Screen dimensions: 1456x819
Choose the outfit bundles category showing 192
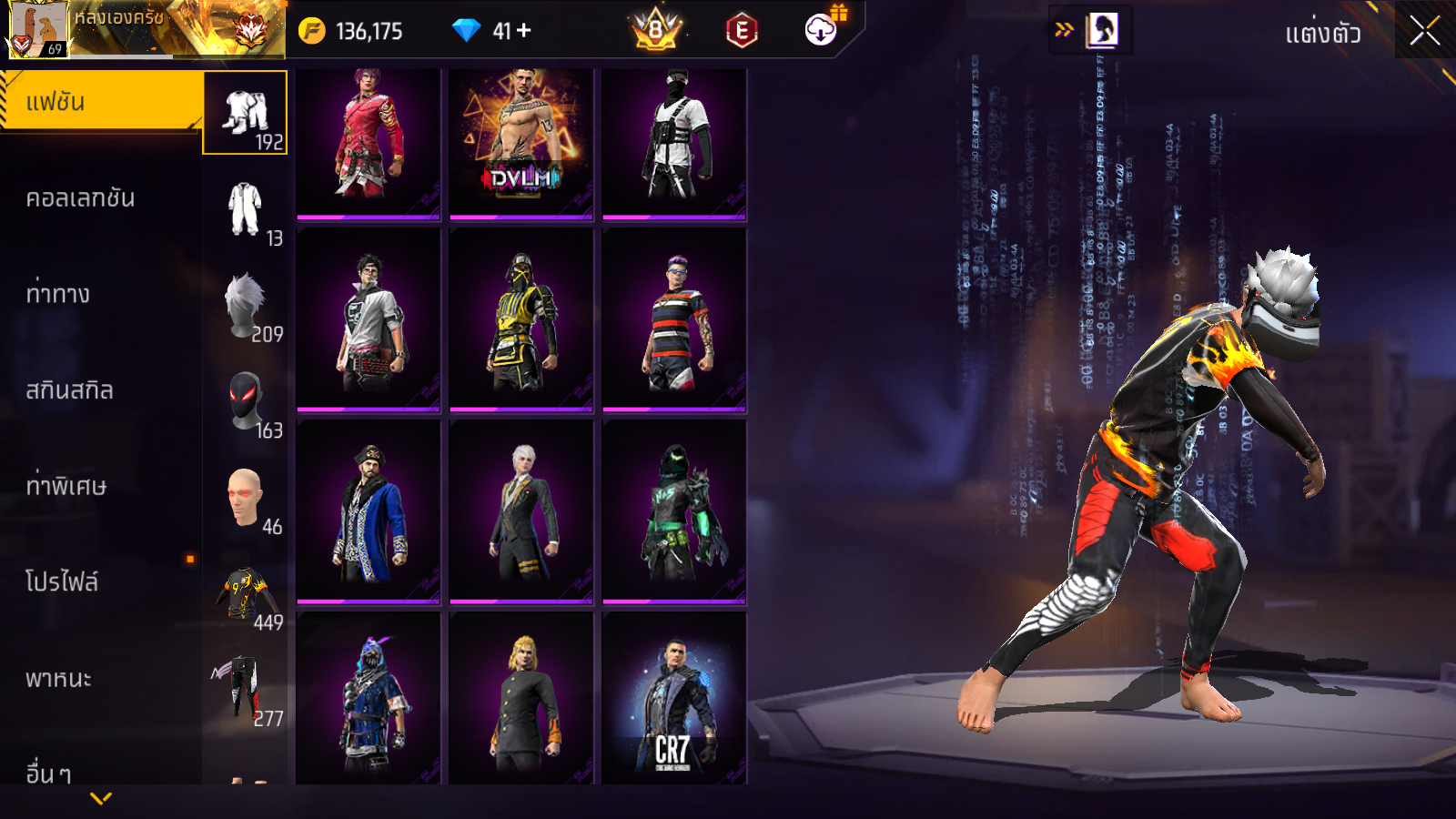(246, 114)
